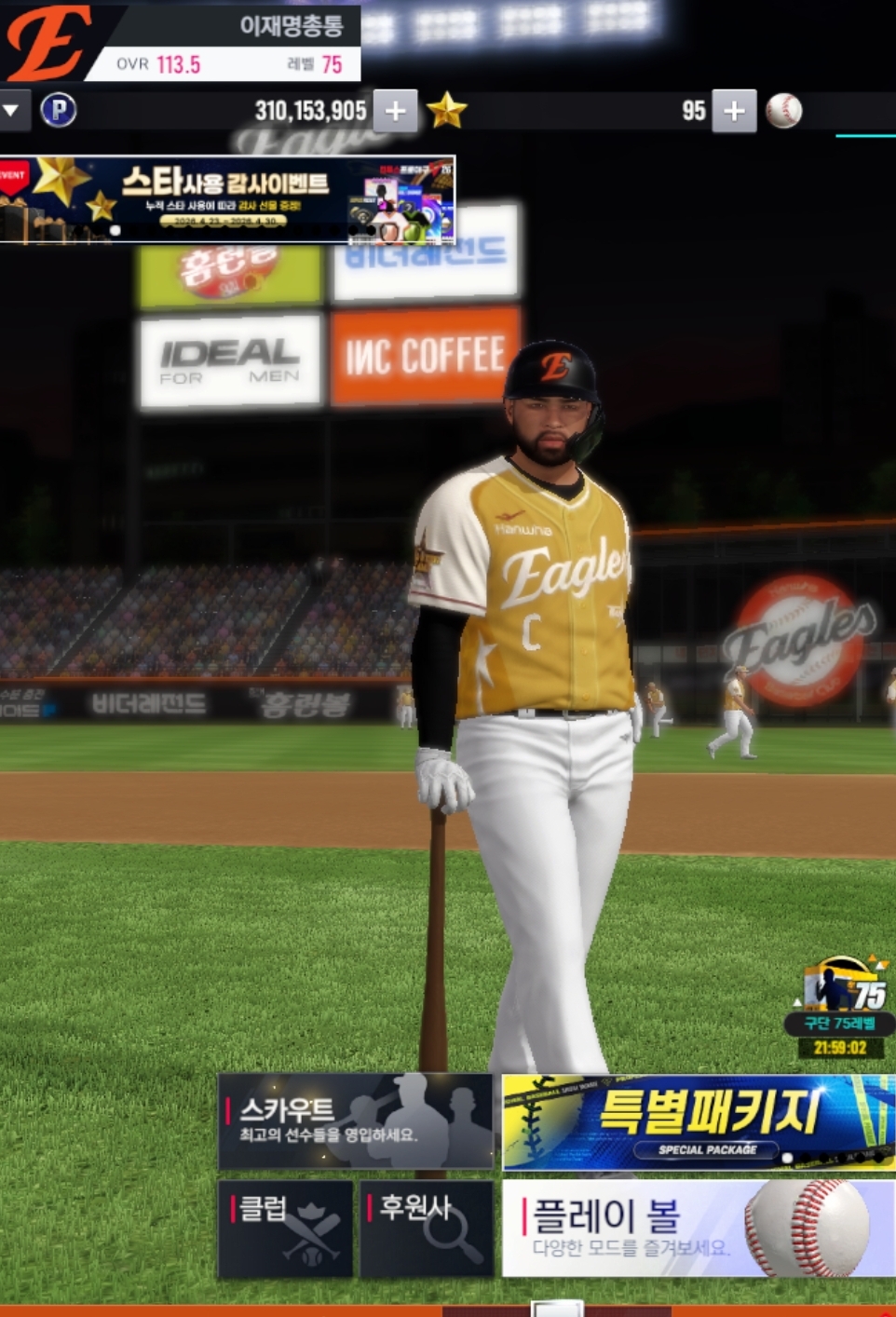Add more stars with the plus button
The height and width of the screenshot is (1317, 896).
pyautogui.click(x=734, y=112)
